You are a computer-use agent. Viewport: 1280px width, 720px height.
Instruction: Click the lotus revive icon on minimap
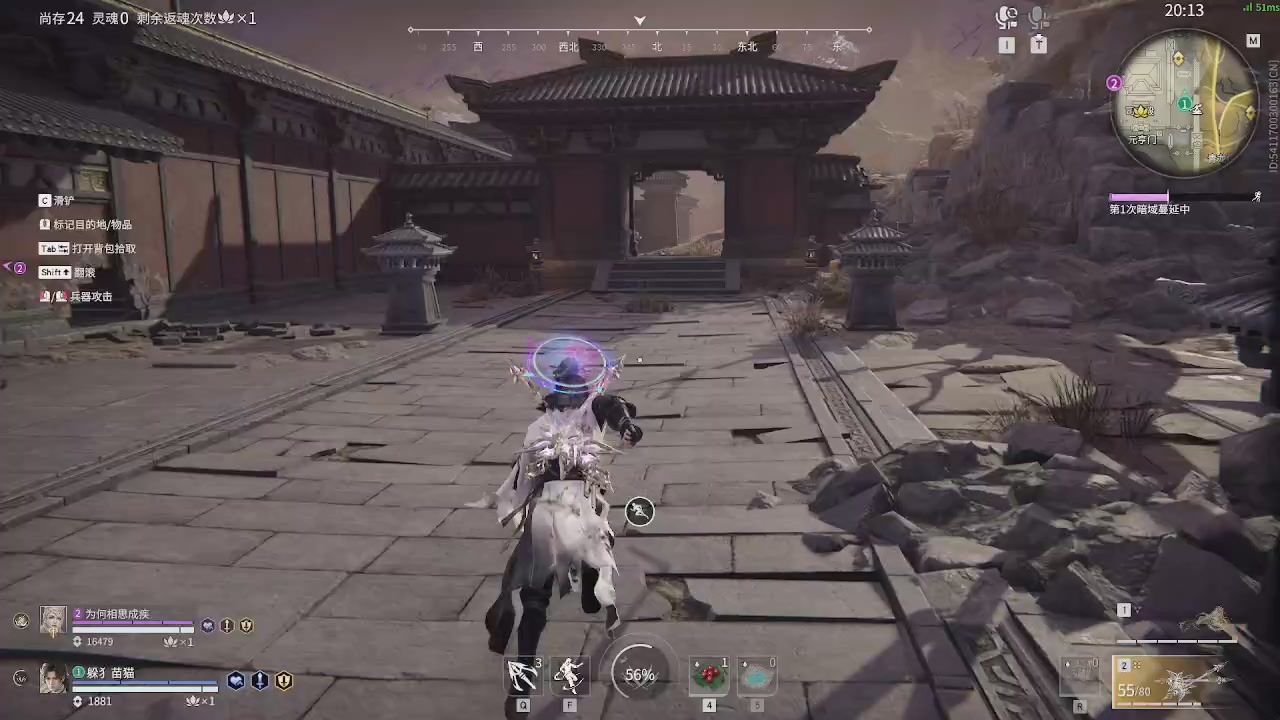coord(1142,111)
